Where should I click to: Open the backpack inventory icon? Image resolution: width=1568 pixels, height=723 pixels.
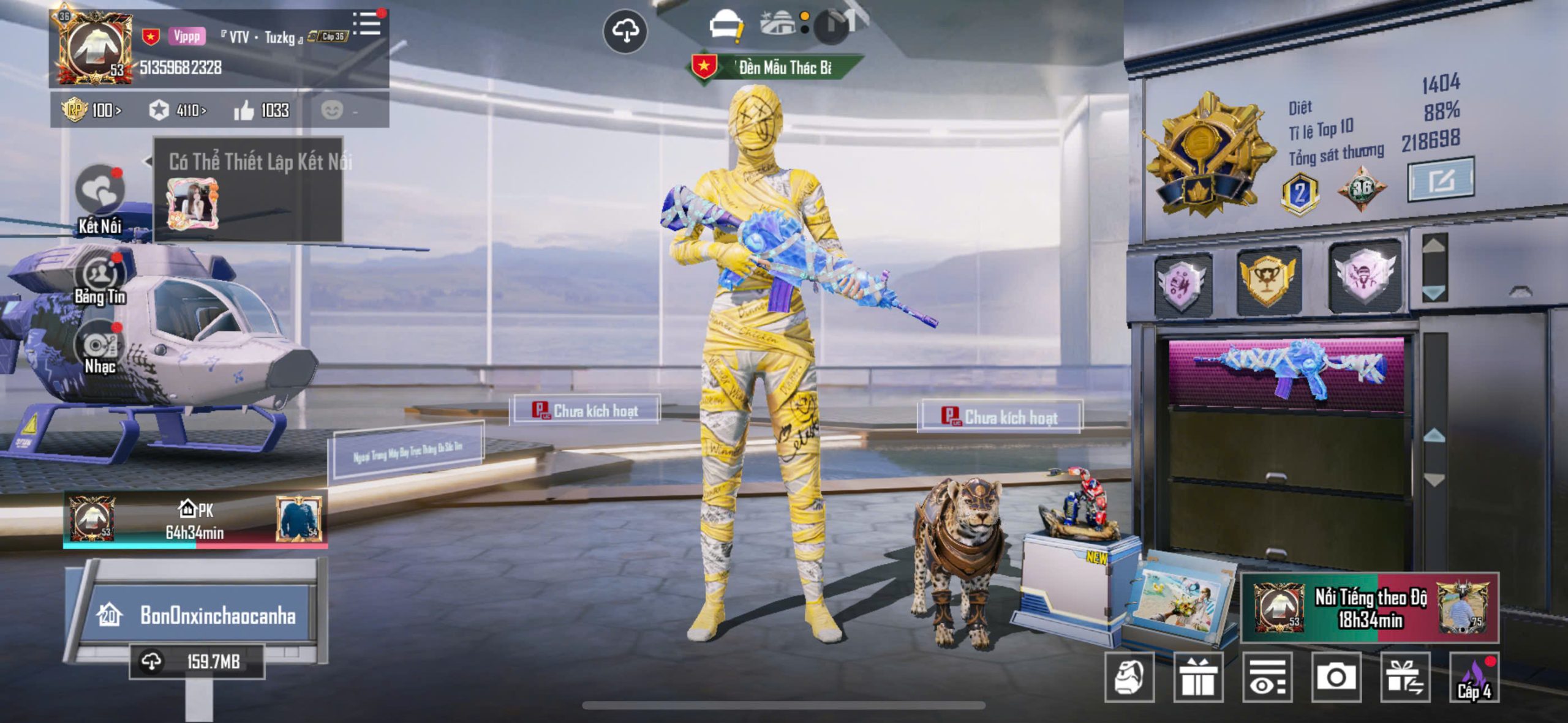click(x=1129, y=677)
